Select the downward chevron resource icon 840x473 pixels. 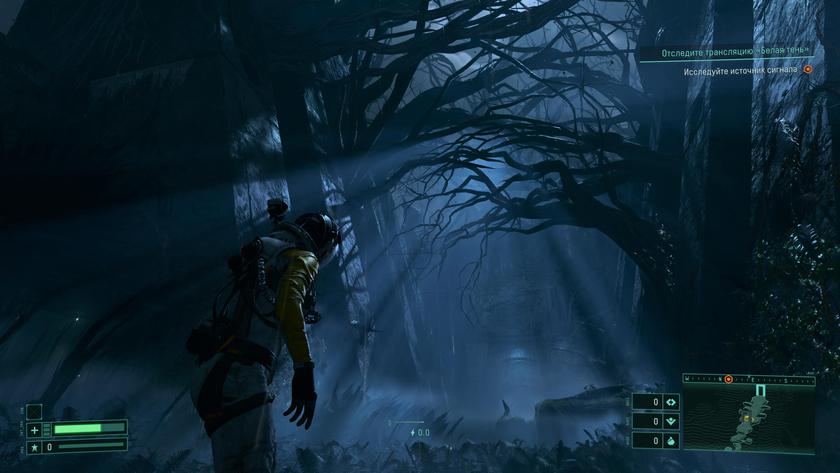(671, 421)
